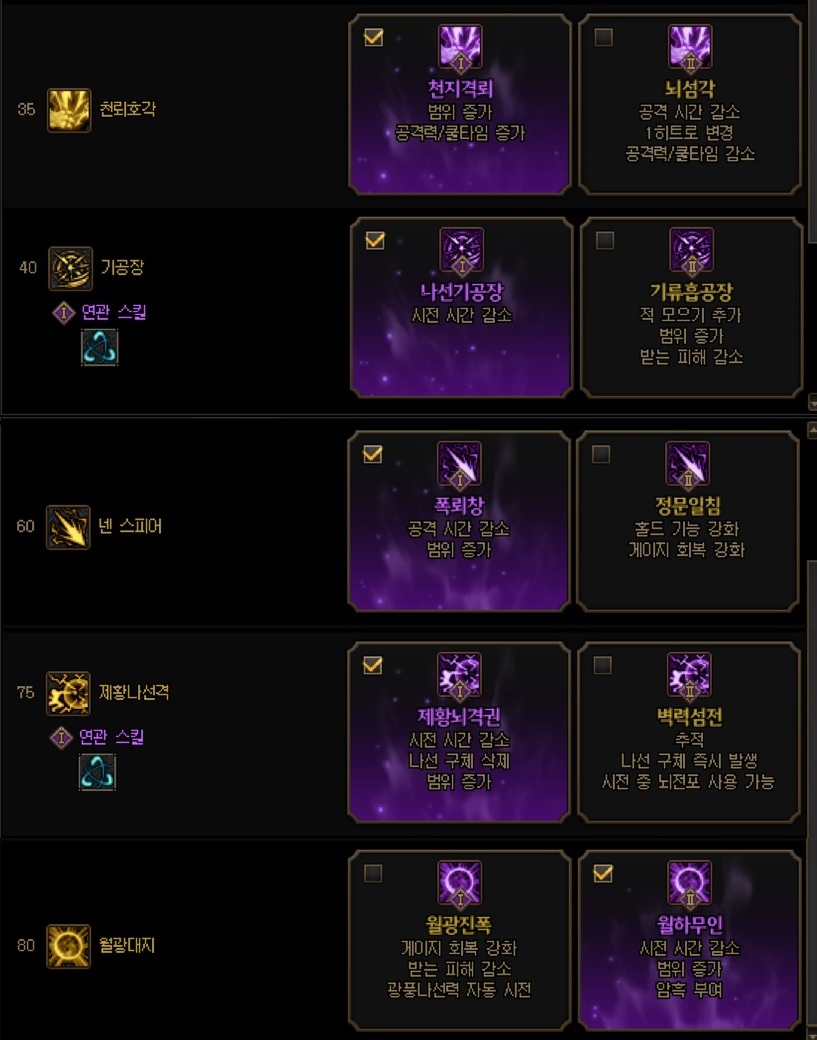Image resolution: width=817 pixels, height=1040 pixels.
Task: Open the related skill icon under 기공장
Action: pyautogui.click(x=99, y=348)
